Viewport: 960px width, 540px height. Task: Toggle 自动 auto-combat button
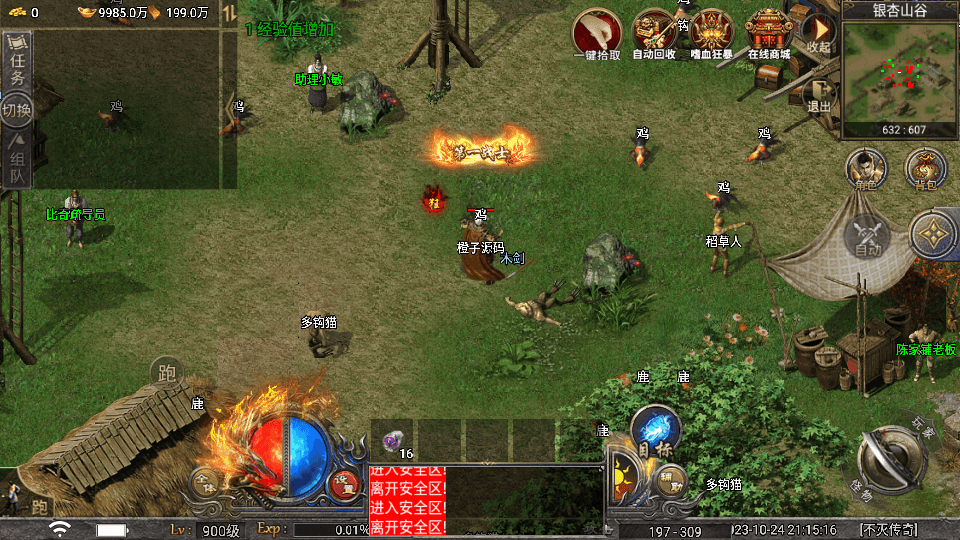tap(867, 236)
